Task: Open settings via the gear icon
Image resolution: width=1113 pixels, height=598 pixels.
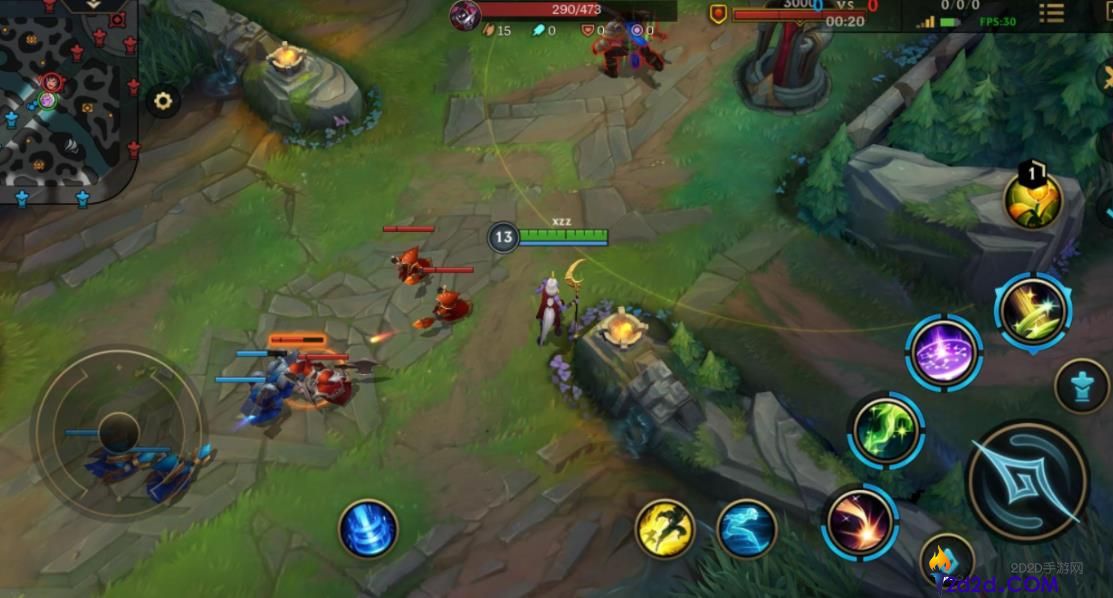Action: 163,100
